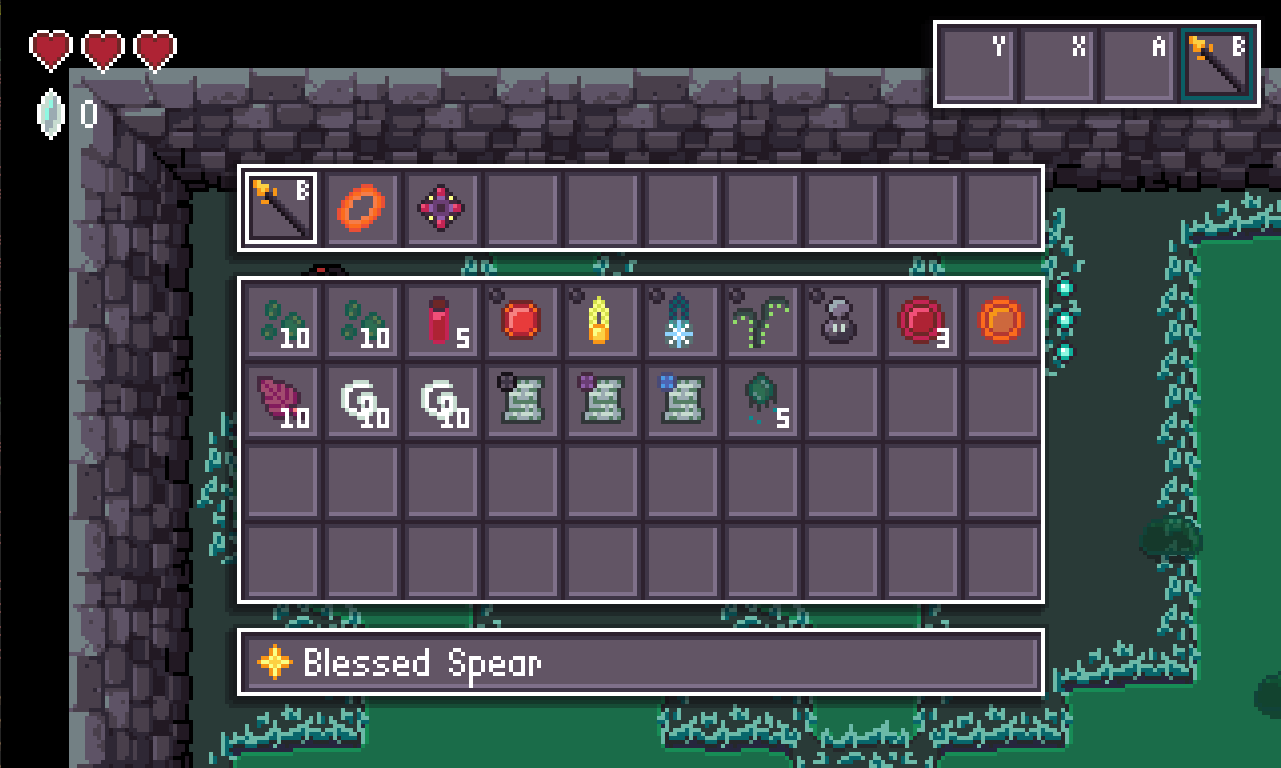Pick up the red potion vial

[443, 320]
